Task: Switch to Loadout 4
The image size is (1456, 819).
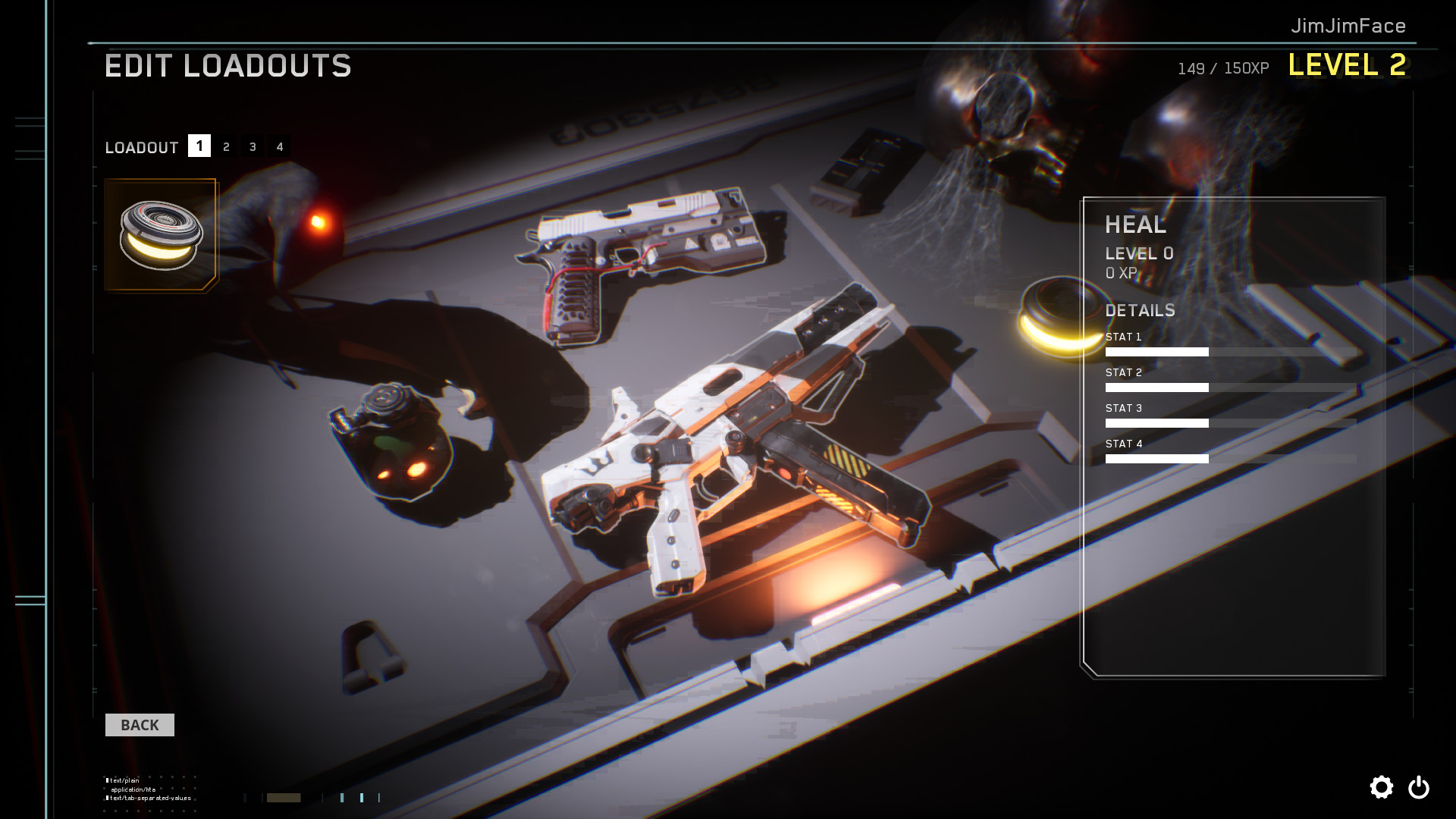Action: pyautogui.click(x=280, y=147)
